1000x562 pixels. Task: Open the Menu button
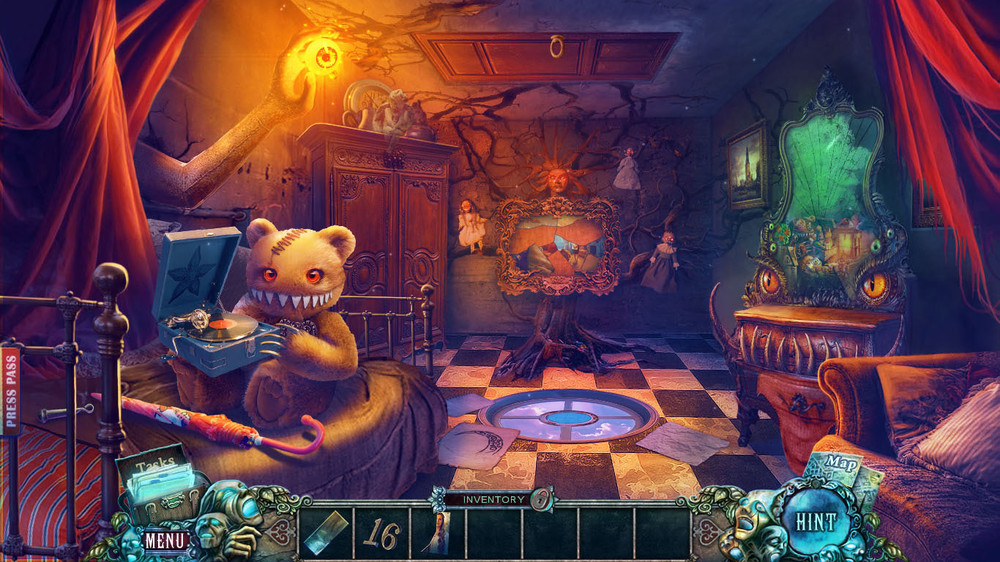[x=164, y=540]
